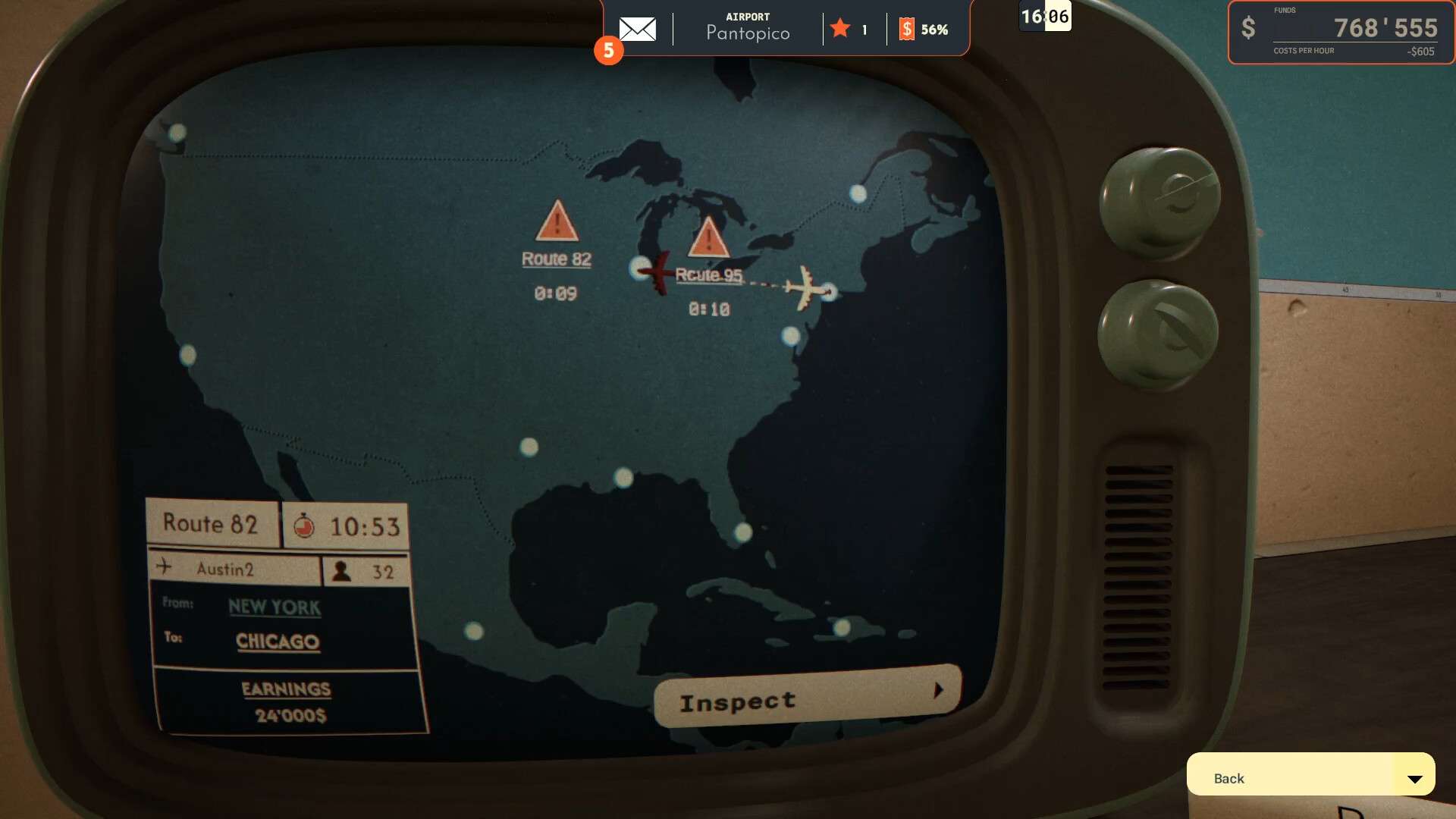Open the Route 82 map label
This screenshot has height=819, width=1456.
pos(556,259)
